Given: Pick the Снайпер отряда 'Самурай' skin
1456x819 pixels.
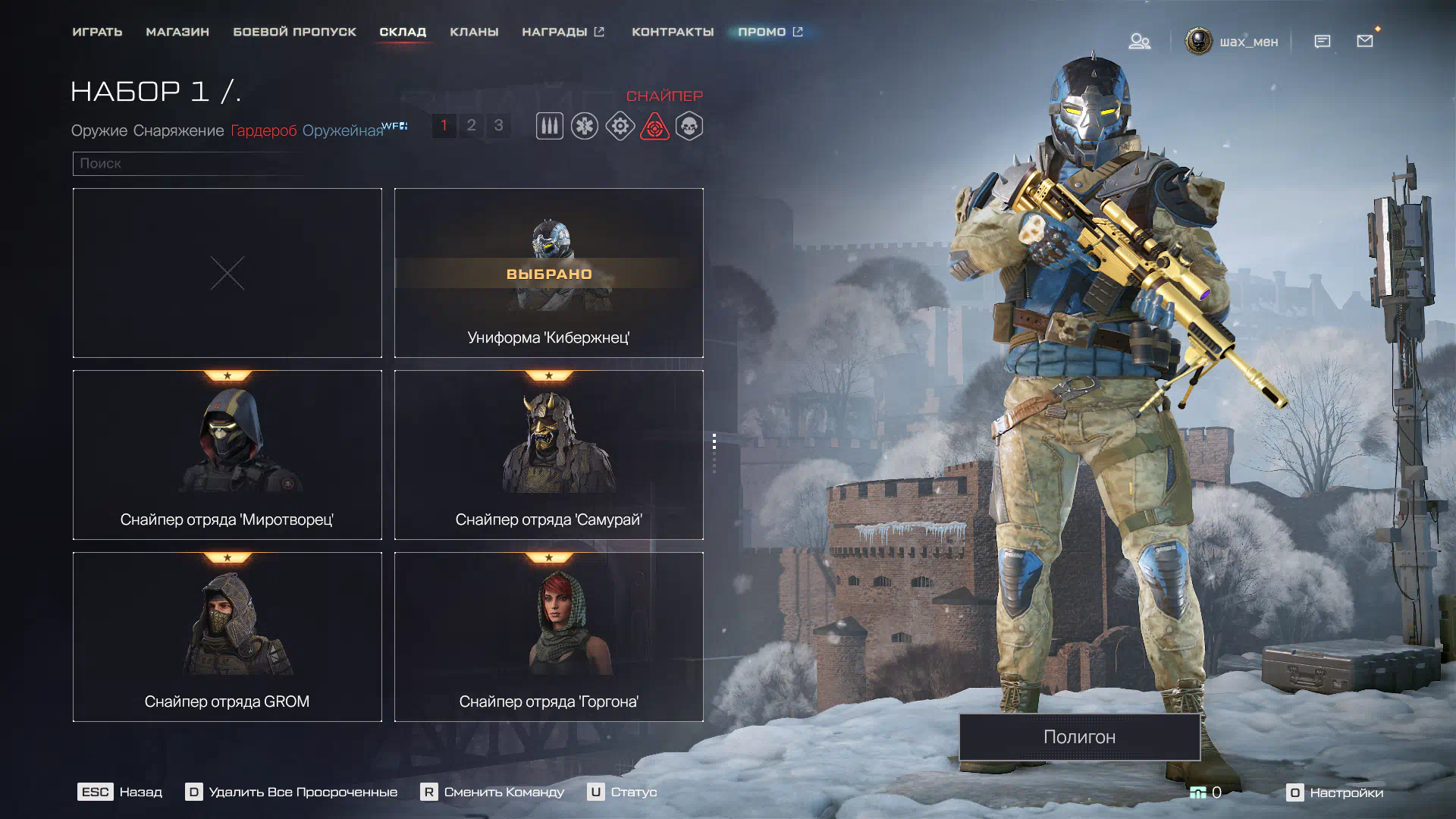Looking at the screenshot, I should click(x=548, y=455).
